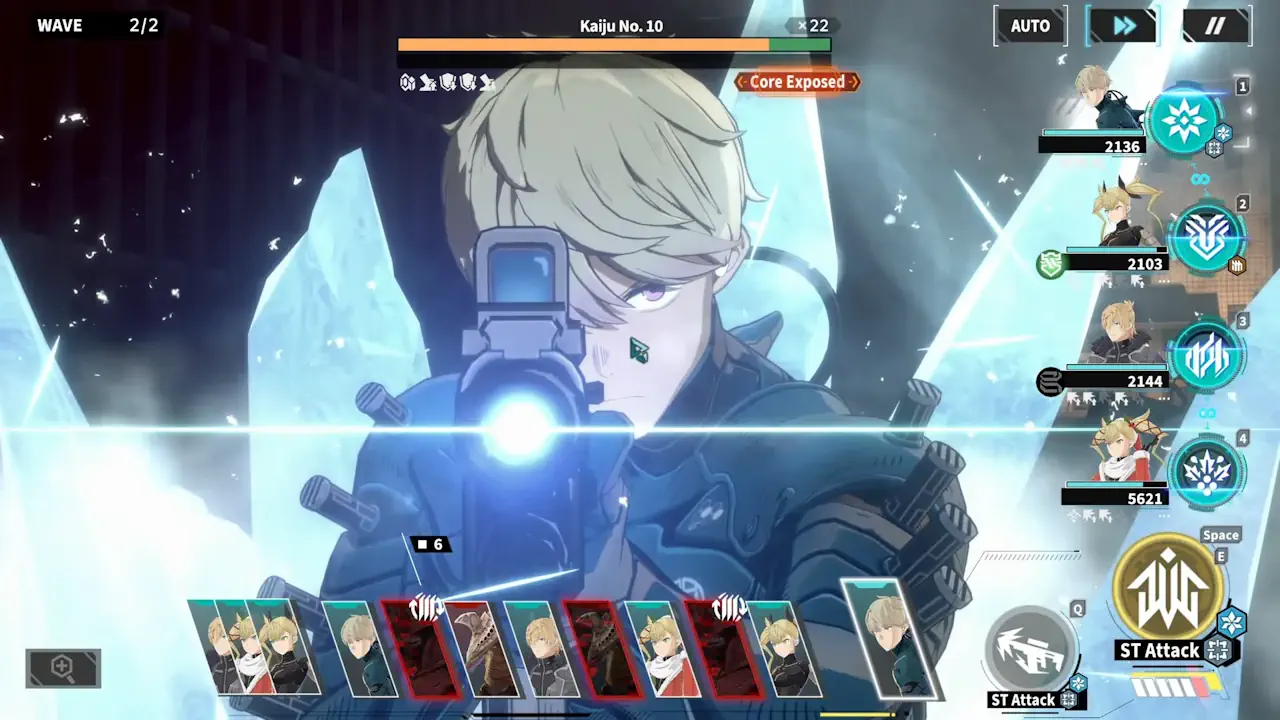Tap the Core Exposed status label

pyautogui.click(x=797, y=82)
